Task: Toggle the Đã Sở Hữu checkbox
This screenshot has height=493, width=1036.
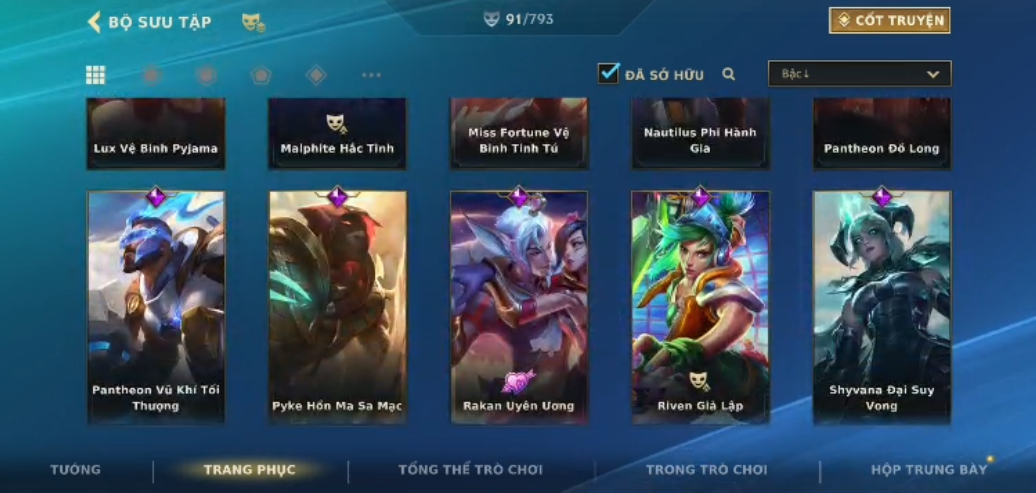Action: (x=608, y=73)
